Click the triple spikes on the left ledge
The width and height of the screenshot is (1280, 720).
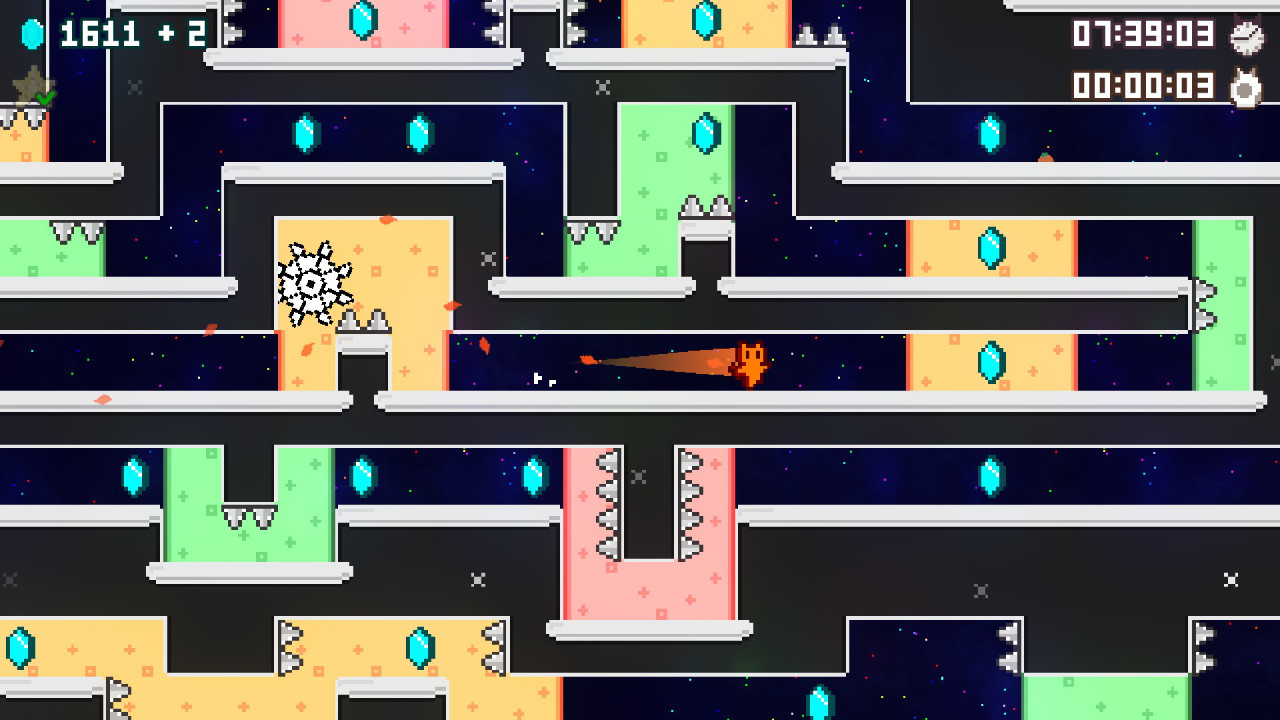pos(75,232)
